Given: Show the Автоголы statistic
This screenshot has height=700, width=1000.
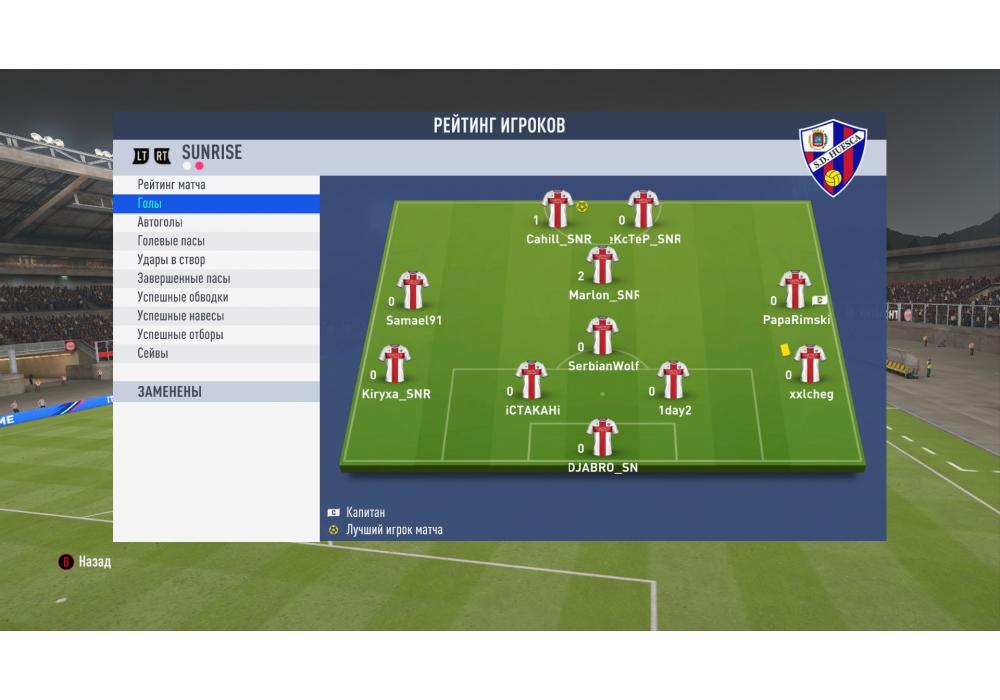Looking at the screenshot, I should 215,223.
